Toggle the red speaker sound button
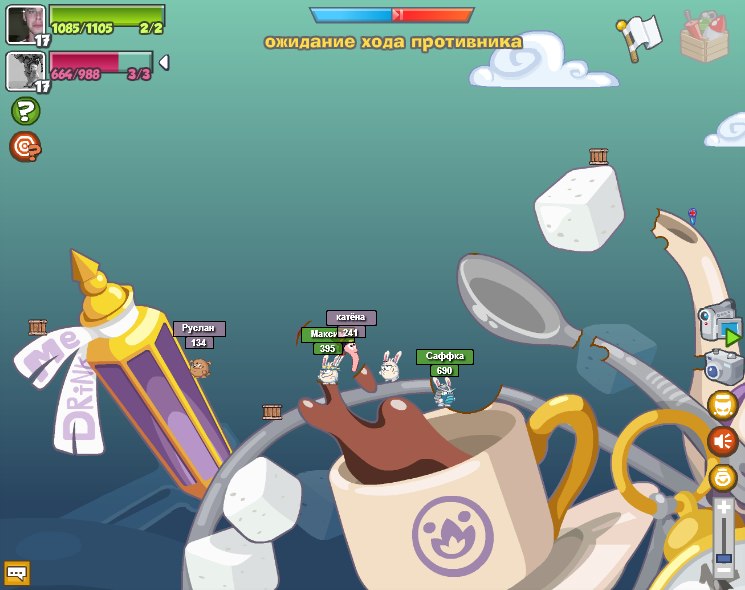This screenshot has width=745, height=590. click(x=722, y=440)
